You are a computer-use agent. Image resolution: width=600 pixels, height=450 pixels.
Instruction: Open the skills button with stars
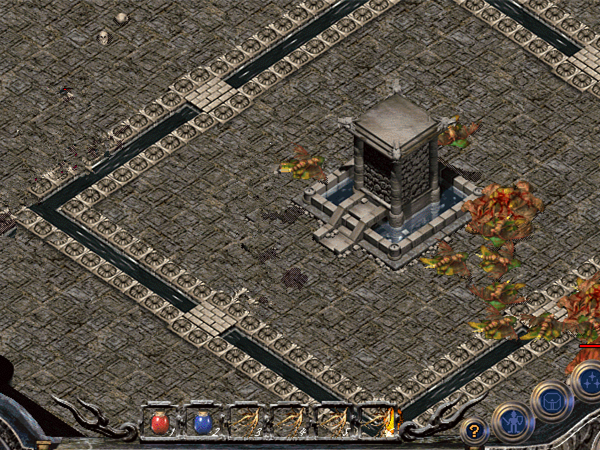pos(588,379)
